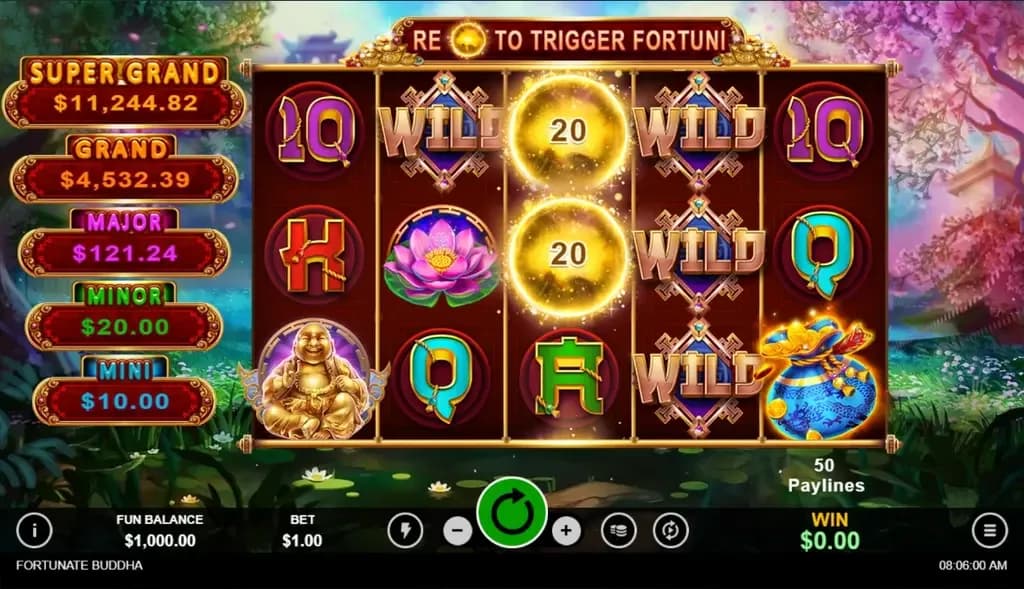Increase the bet with plus button

[x=566, y=530]
